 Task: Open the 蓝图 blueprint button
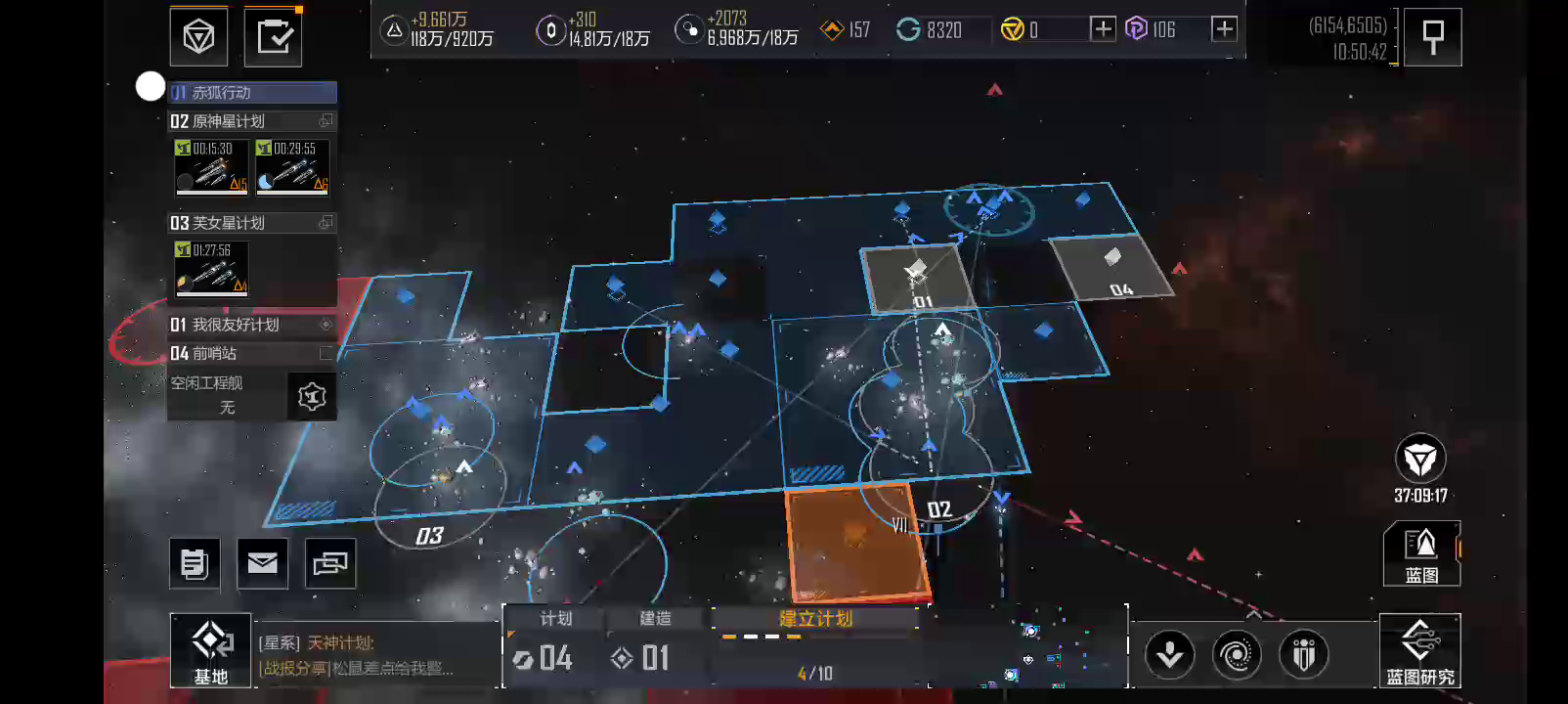(1420, 554)
